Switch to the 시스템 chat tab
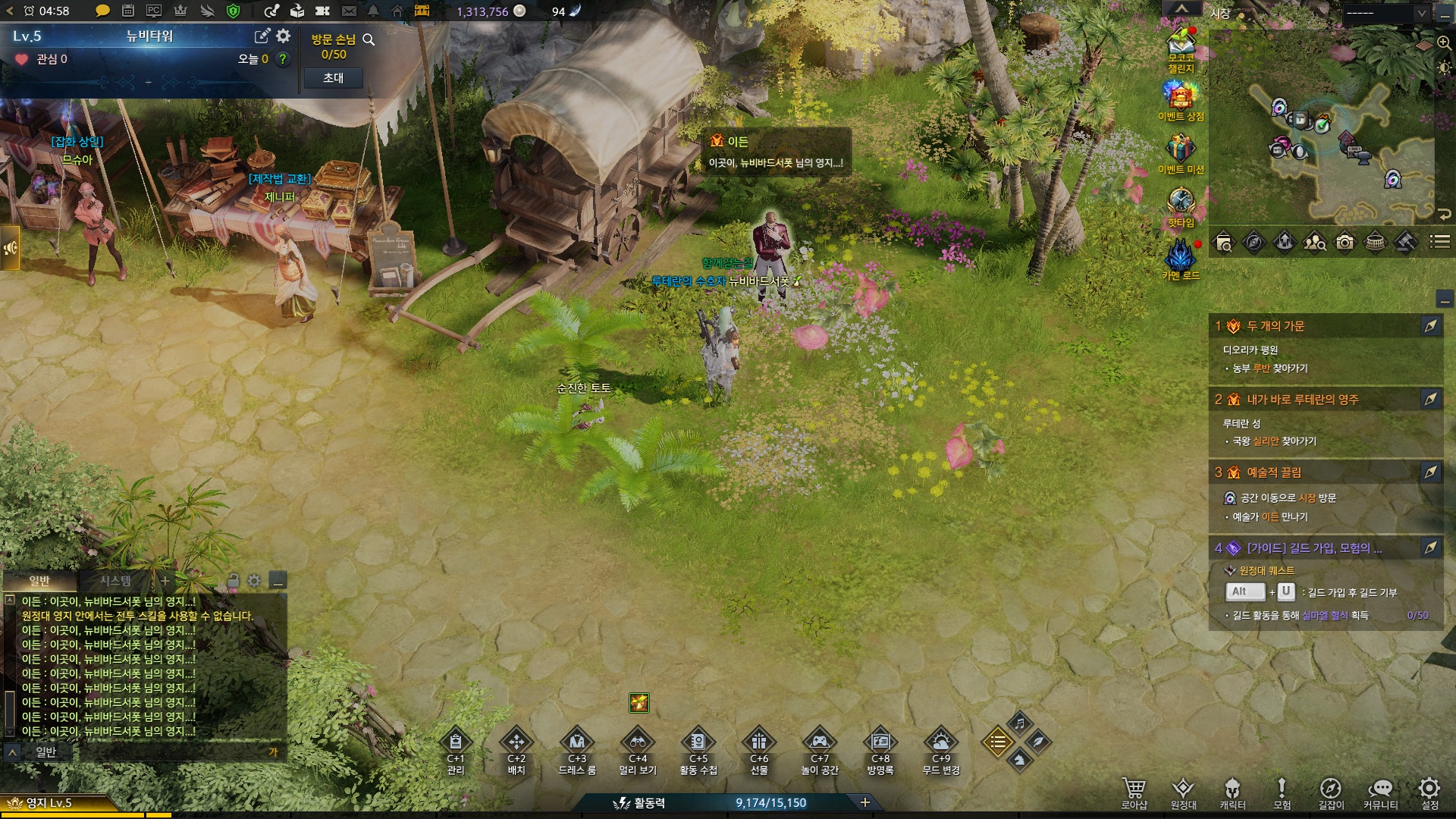Viewport: 1456px width, 819px height. (115, 581)
